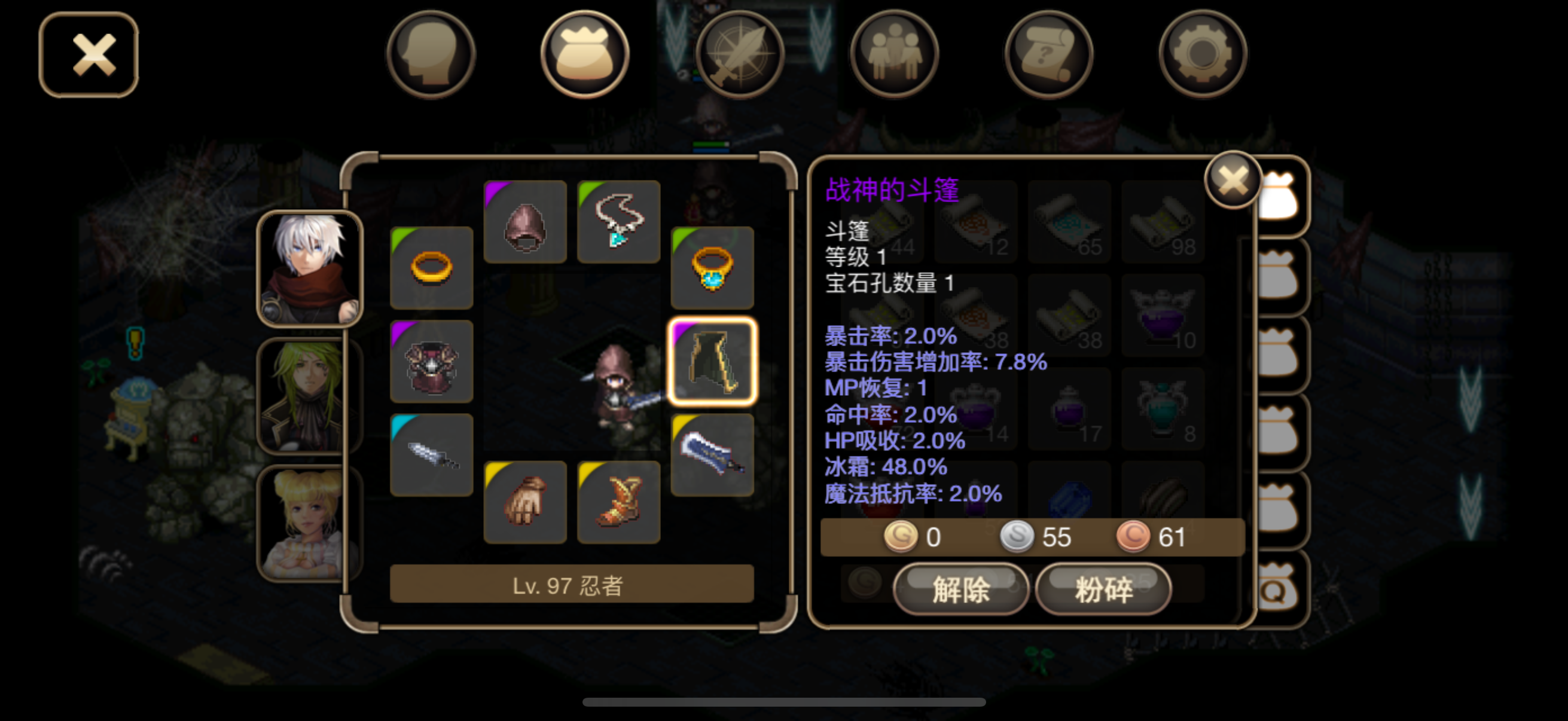Viewport: 1568px width, 721px height.
Task: Open the quest scroll icon
Action: click(x=1048, y=54)
